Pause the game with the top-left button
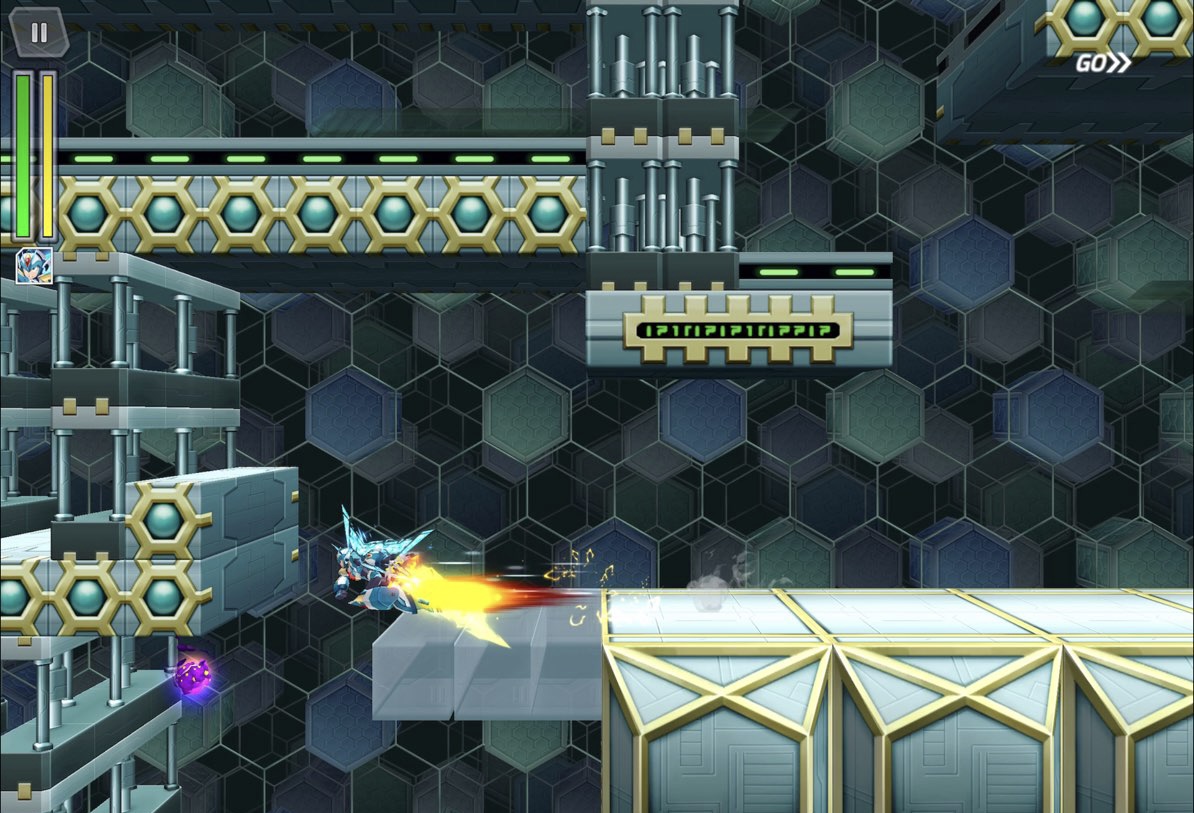1194x813 pixels. [x=39, y=32]
